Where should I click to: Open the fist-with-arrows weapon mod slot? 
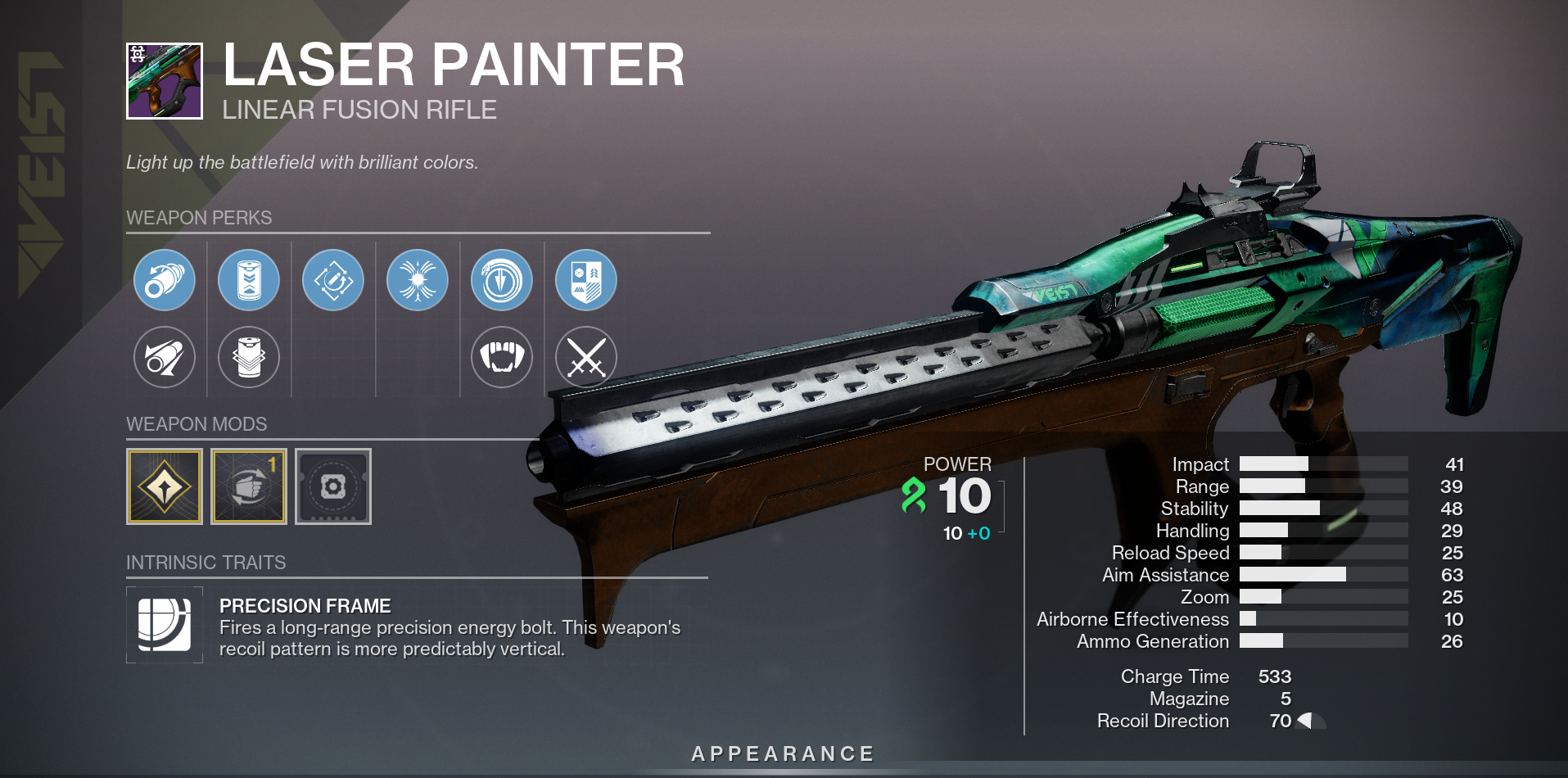249,486
